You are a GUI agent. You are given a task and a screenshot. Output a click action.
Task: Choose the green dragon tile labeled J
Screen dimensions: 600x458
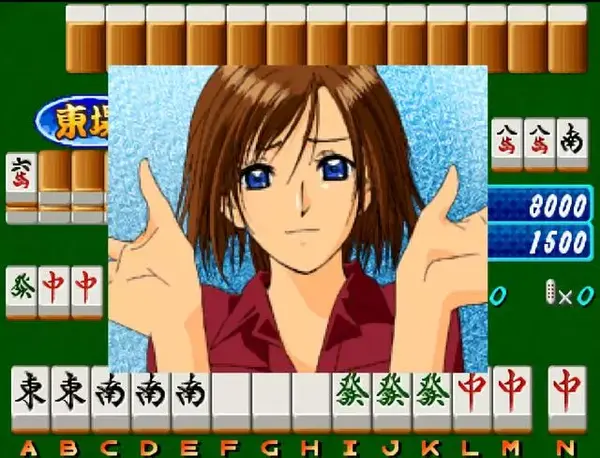click(x=391, y=399)
